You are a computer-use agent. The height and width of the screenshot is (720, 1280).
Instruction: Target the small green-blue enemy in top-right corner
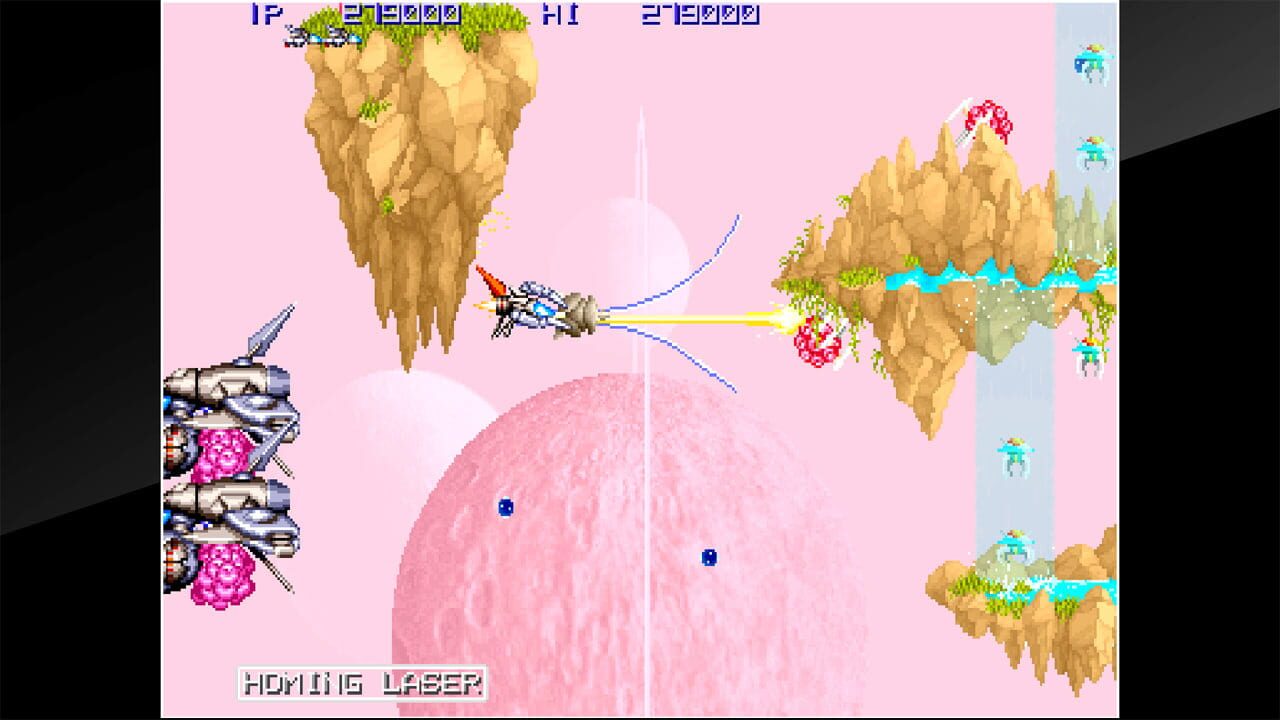(1090, 60)
